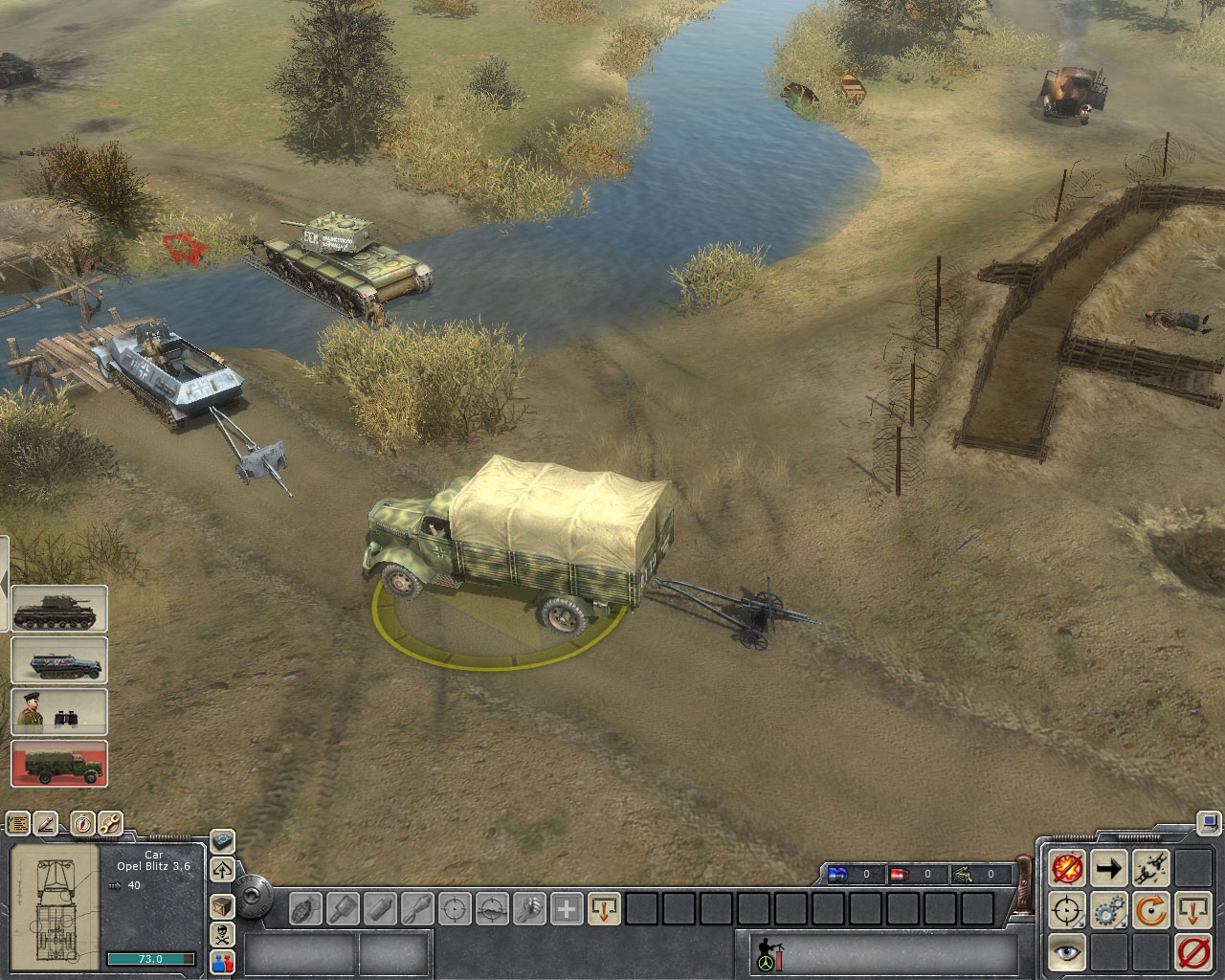
Task: Click the frag grenade hotbar icon
Action: 306,907
